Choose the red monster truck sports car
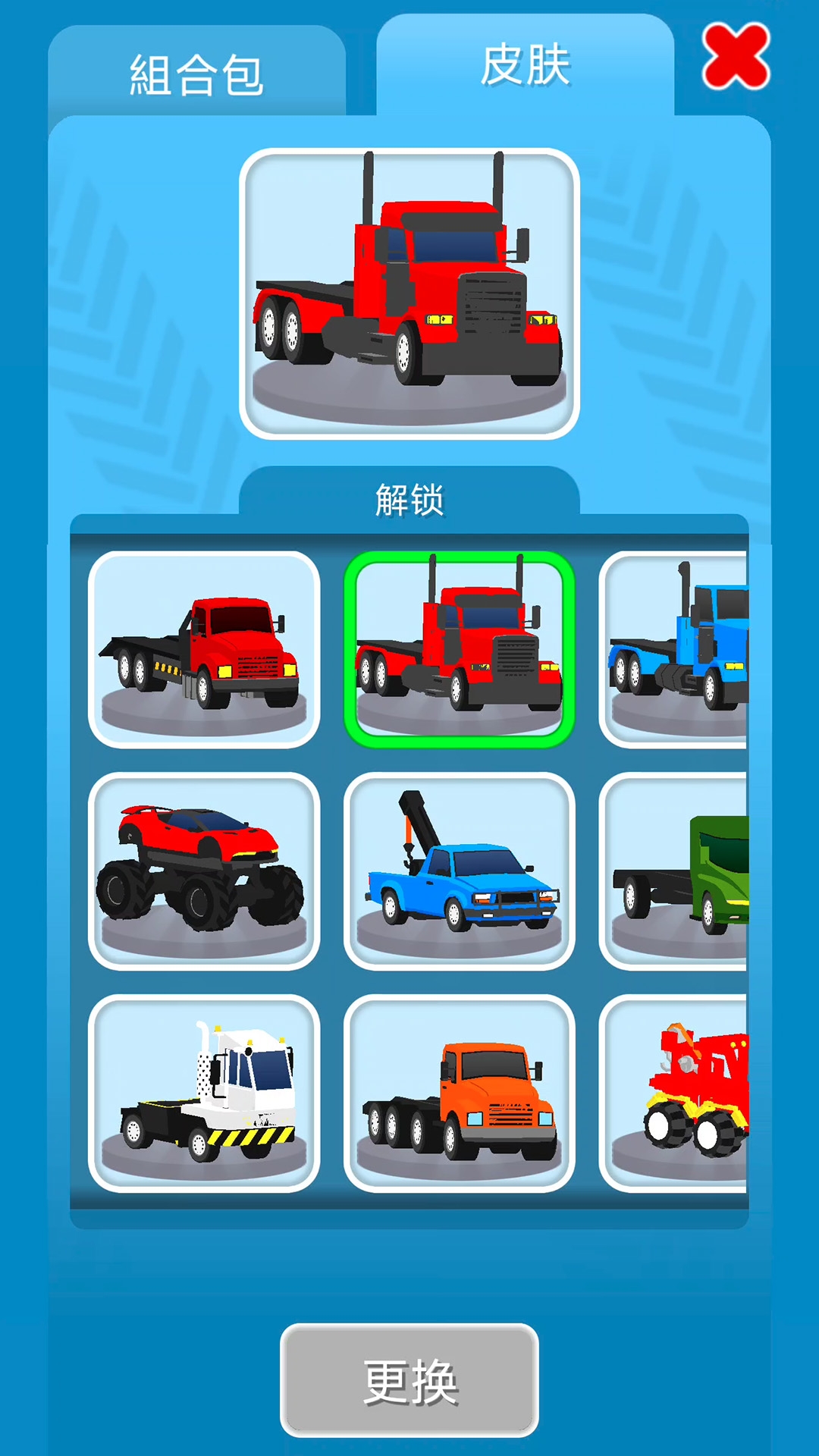 [x=204, y=871]
